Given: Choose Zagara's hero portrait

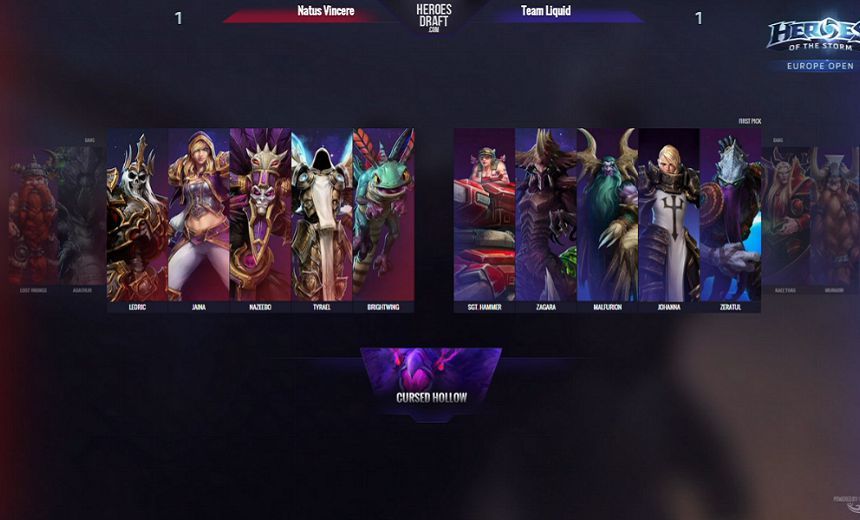Looking at the screenshot, I should point(546,213).
